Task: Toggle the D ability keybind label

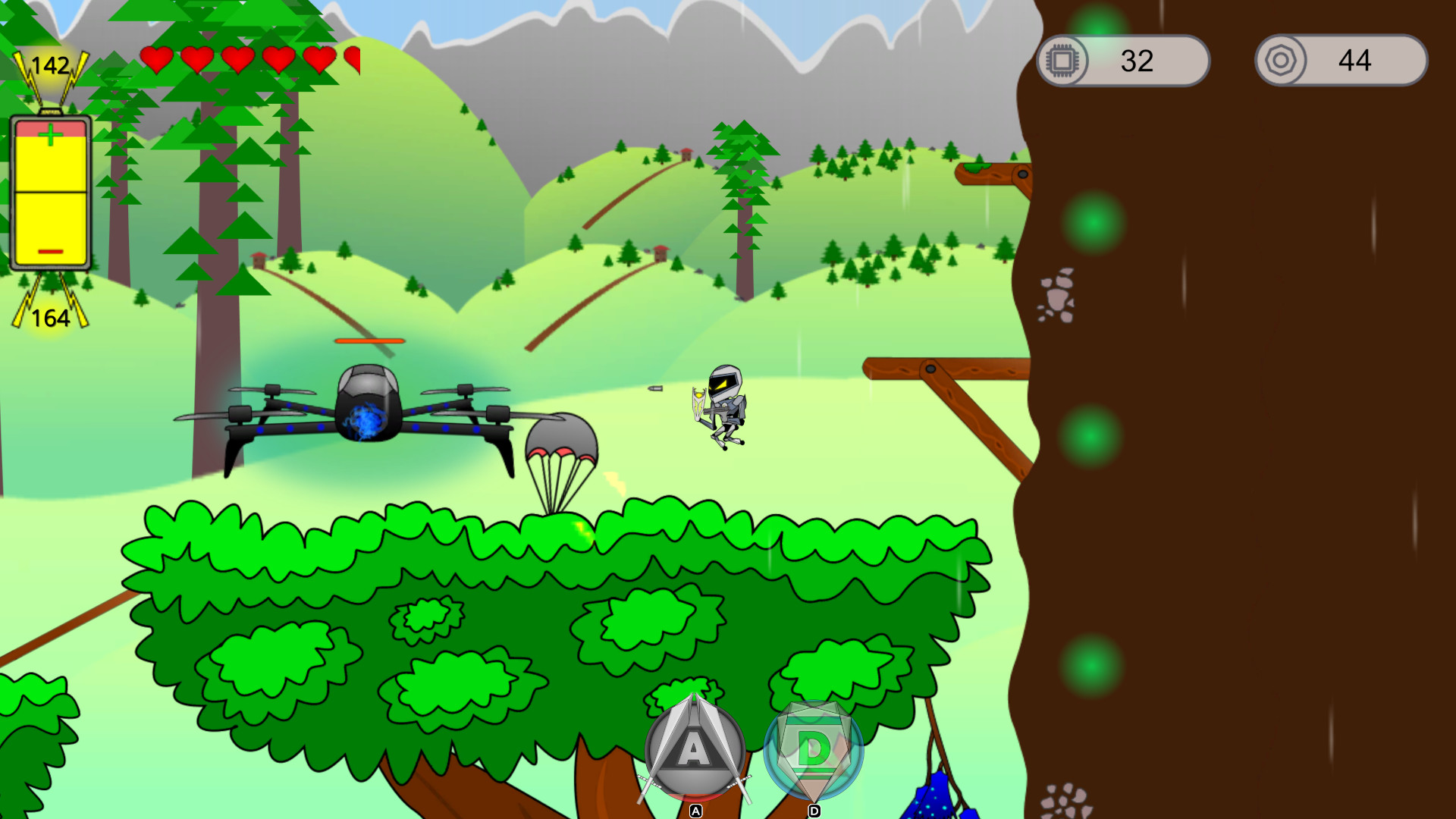Action: tap(814, 810)
